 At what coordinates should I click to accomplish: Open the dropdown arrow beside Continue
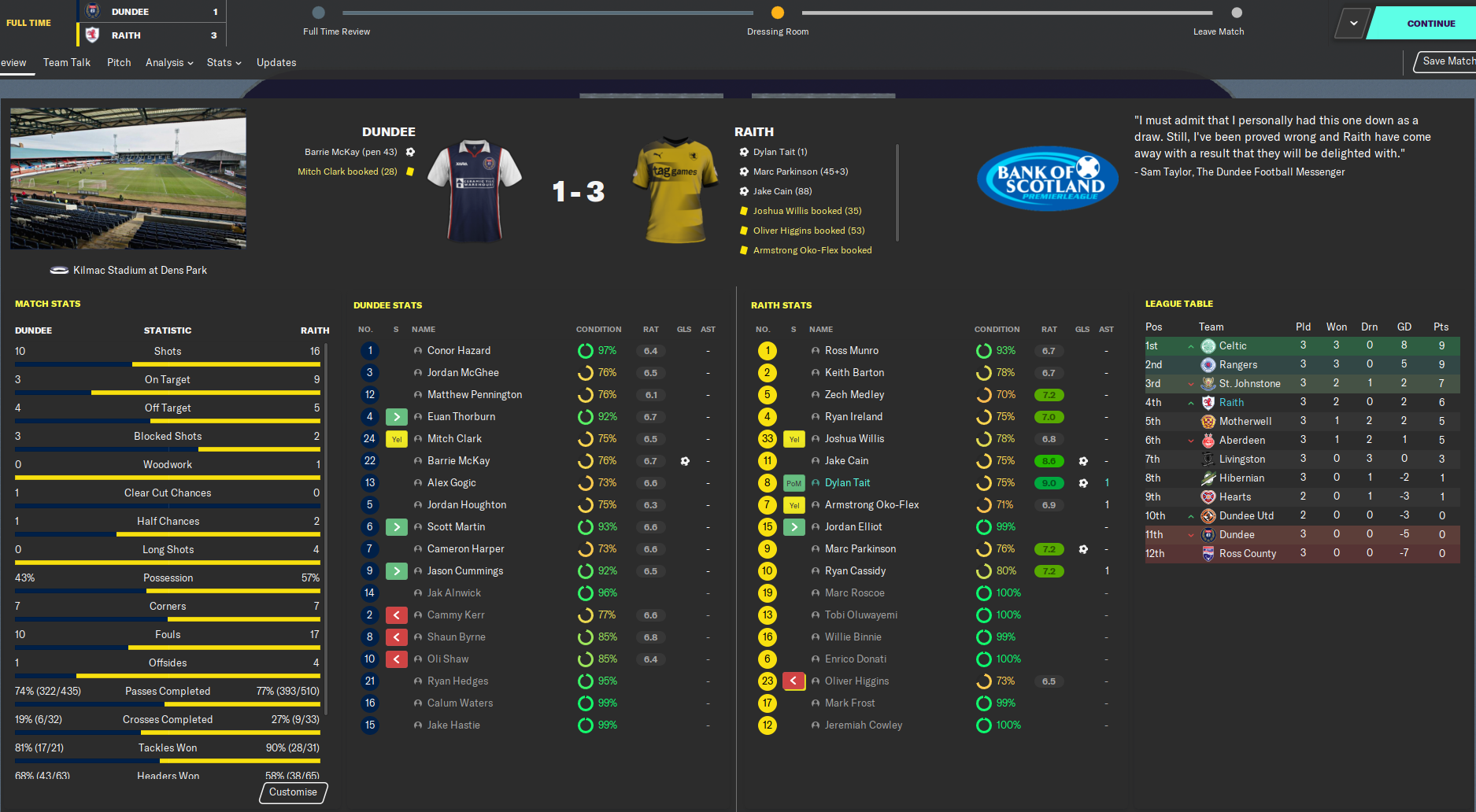[x=1353, y=24]
